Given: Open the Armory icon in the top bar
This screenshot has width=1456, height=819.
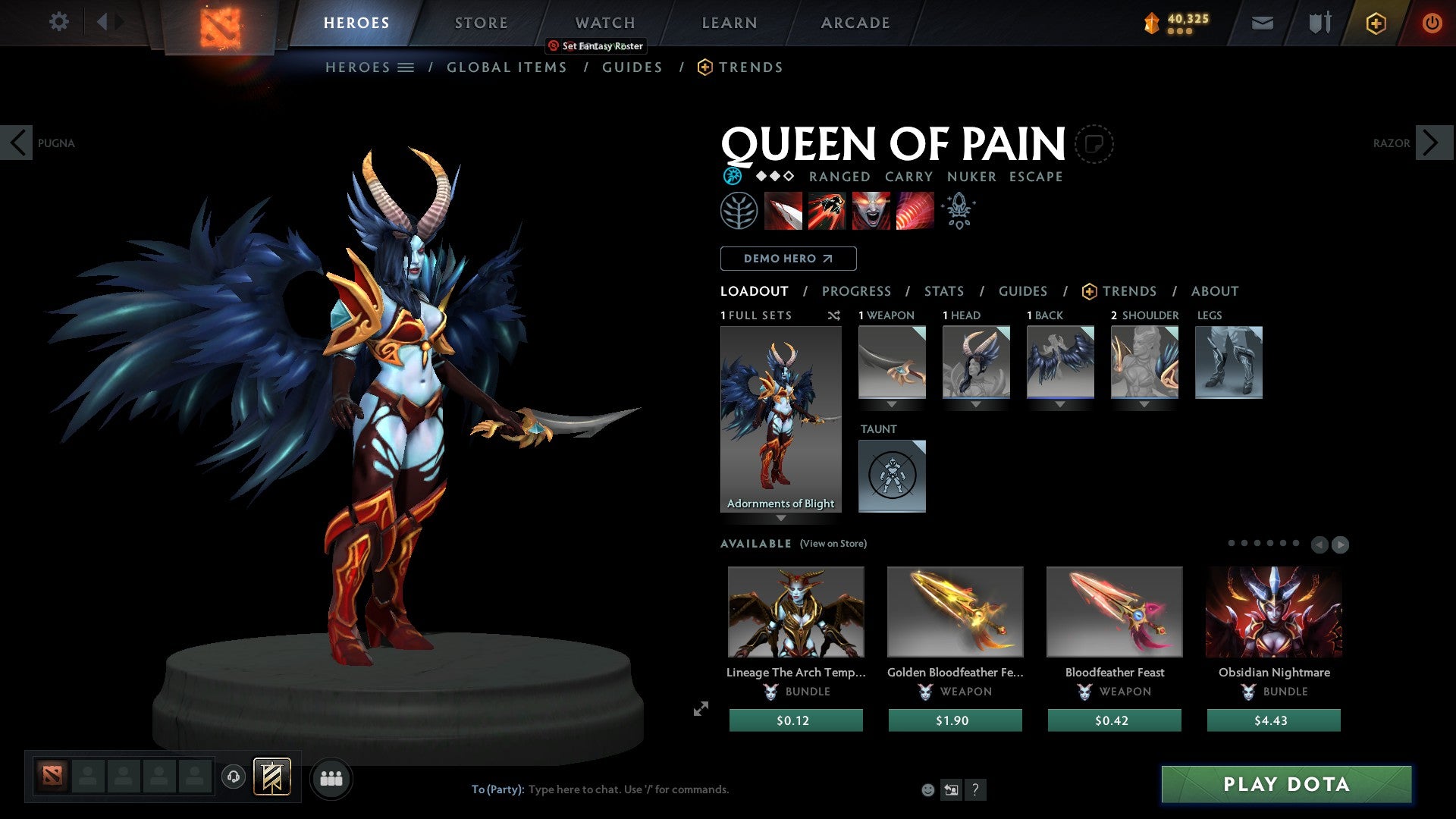Looking at the screenshot, I should 1319,23.
